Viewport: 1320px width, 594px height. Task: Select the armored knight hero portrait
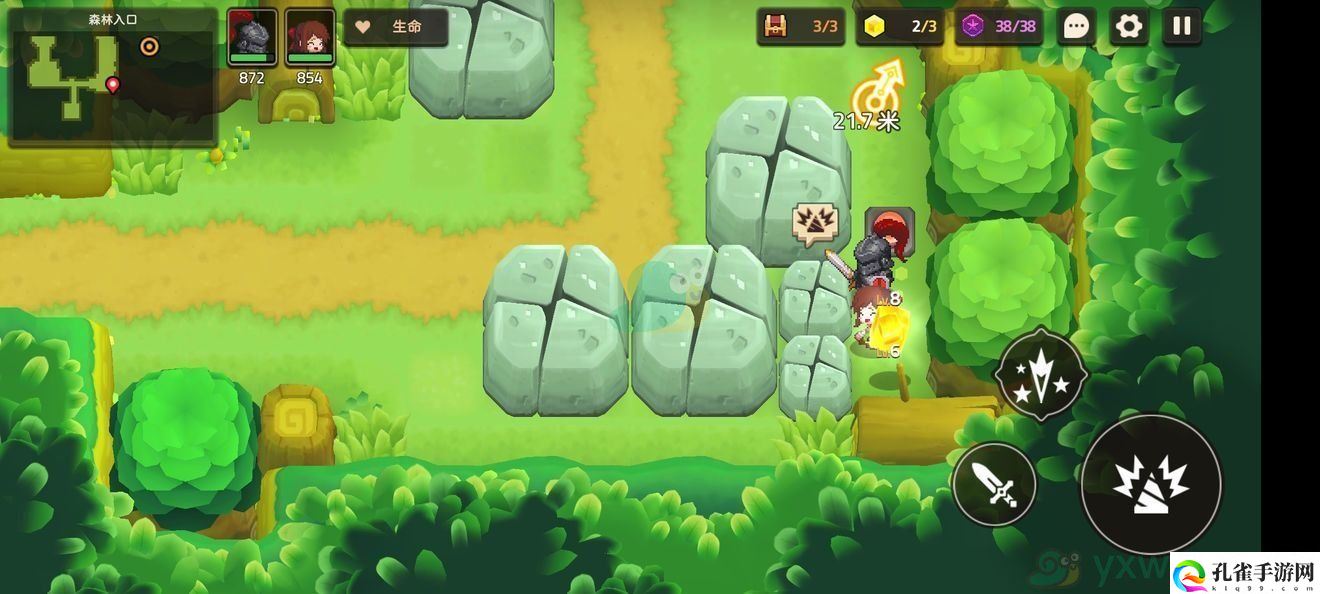(x=252, y=38)
